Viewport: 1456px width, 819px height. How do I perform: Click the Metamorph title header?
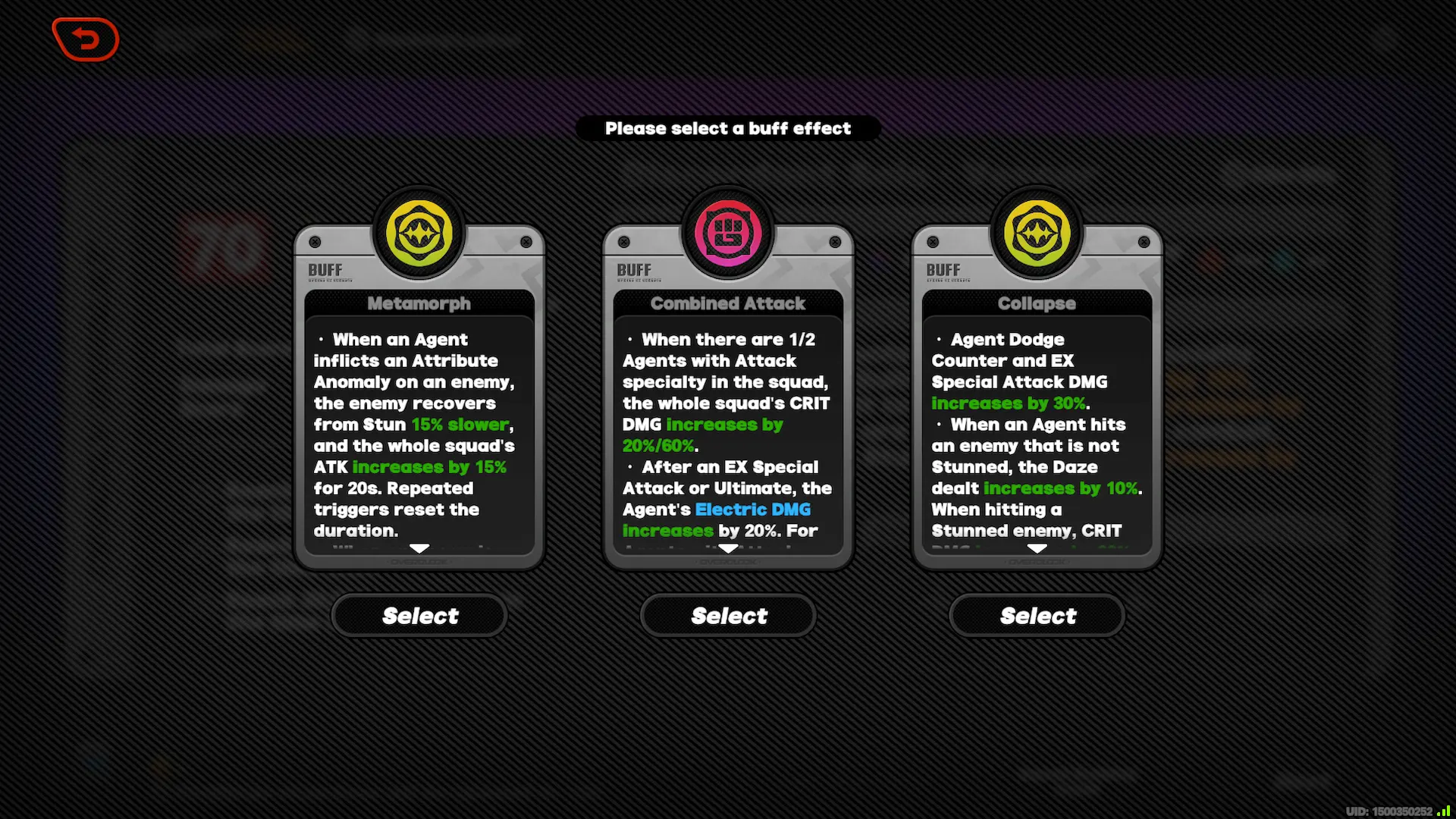pyautogui.click(x=419, y=303)
